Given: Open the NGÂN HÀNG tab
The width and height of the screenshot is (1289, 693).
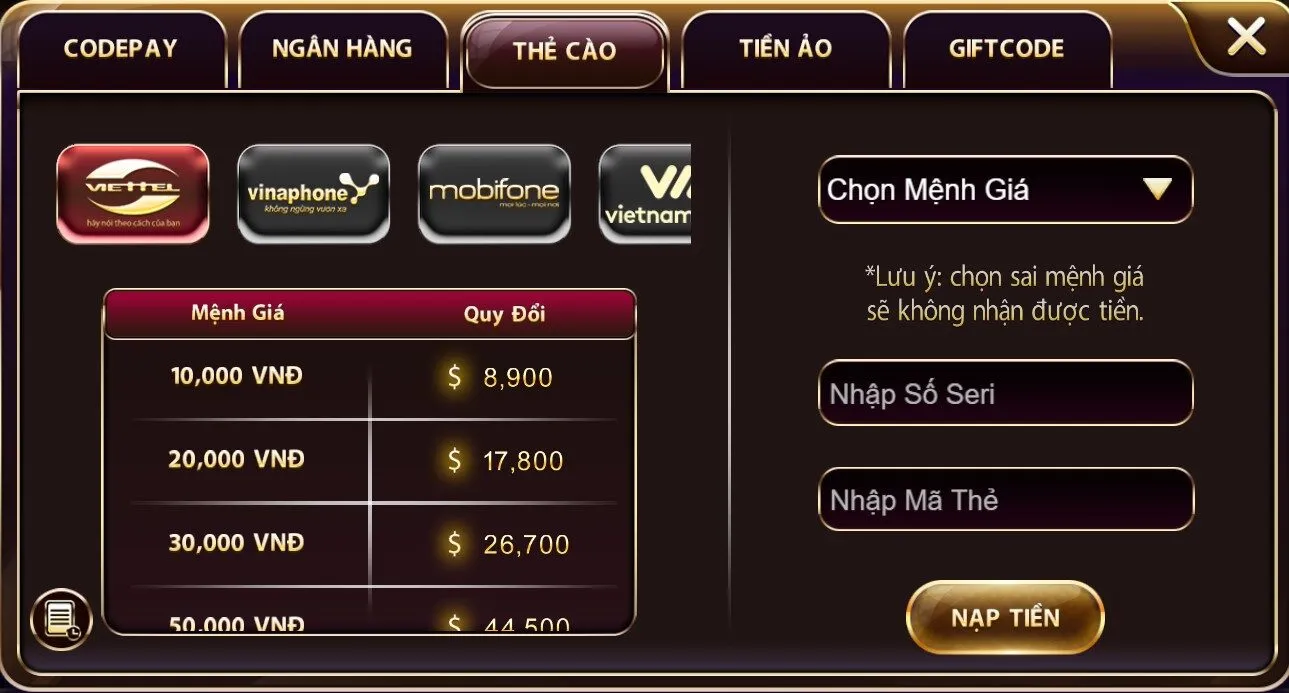Looking at the screenshot, I should click(x=342, y=49).
